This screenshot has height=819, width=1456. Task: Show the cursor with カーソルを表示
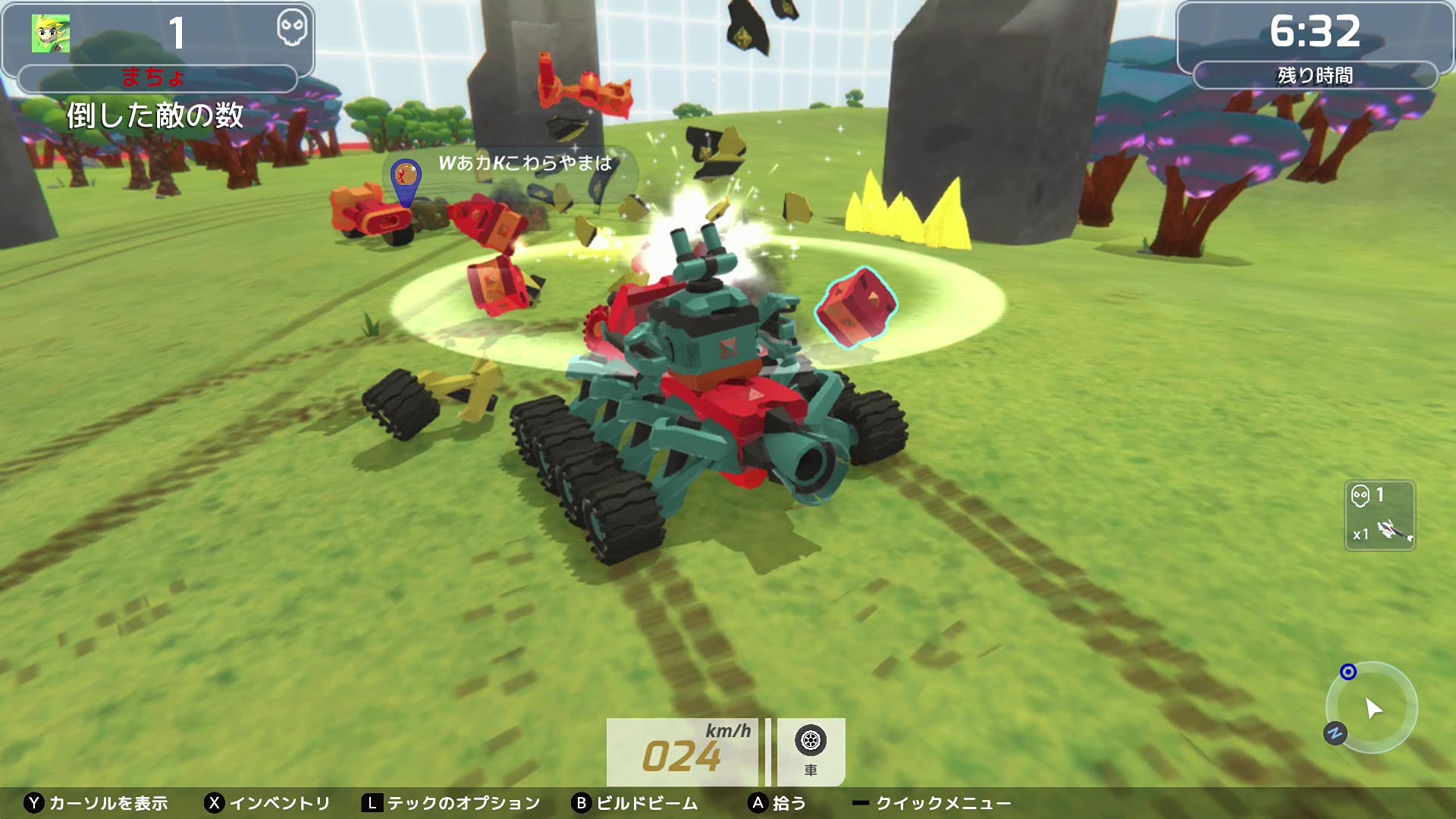click(96, 803)
